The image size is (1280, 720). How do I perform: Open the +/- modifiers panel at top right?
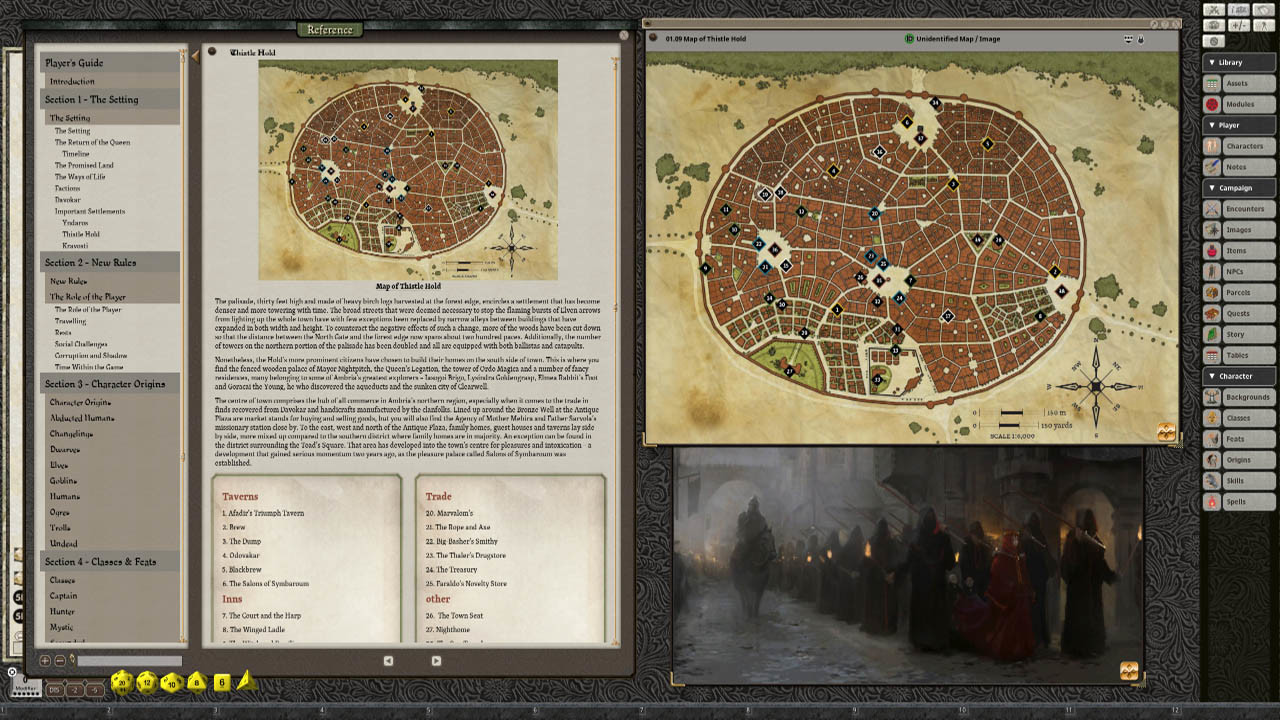coord(1237,25)
